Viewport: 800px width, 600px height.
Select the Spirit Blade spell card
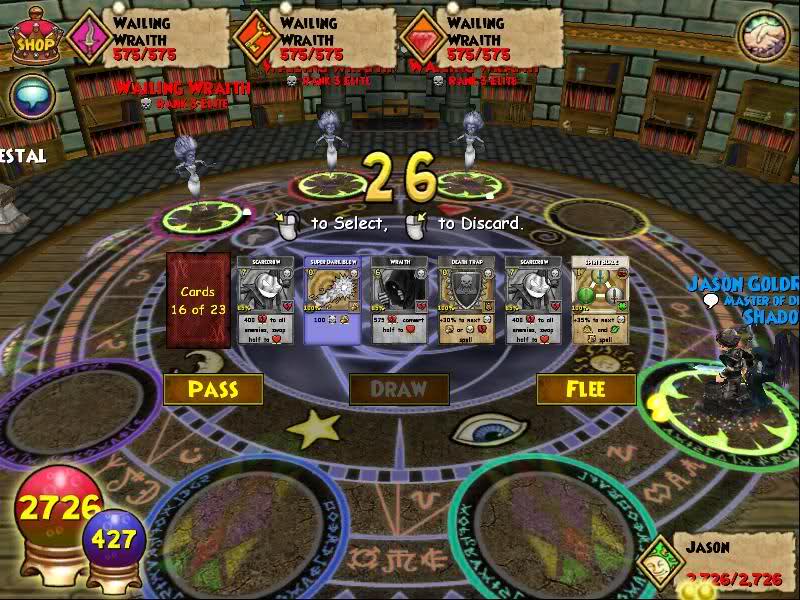[x=600, y=301]
